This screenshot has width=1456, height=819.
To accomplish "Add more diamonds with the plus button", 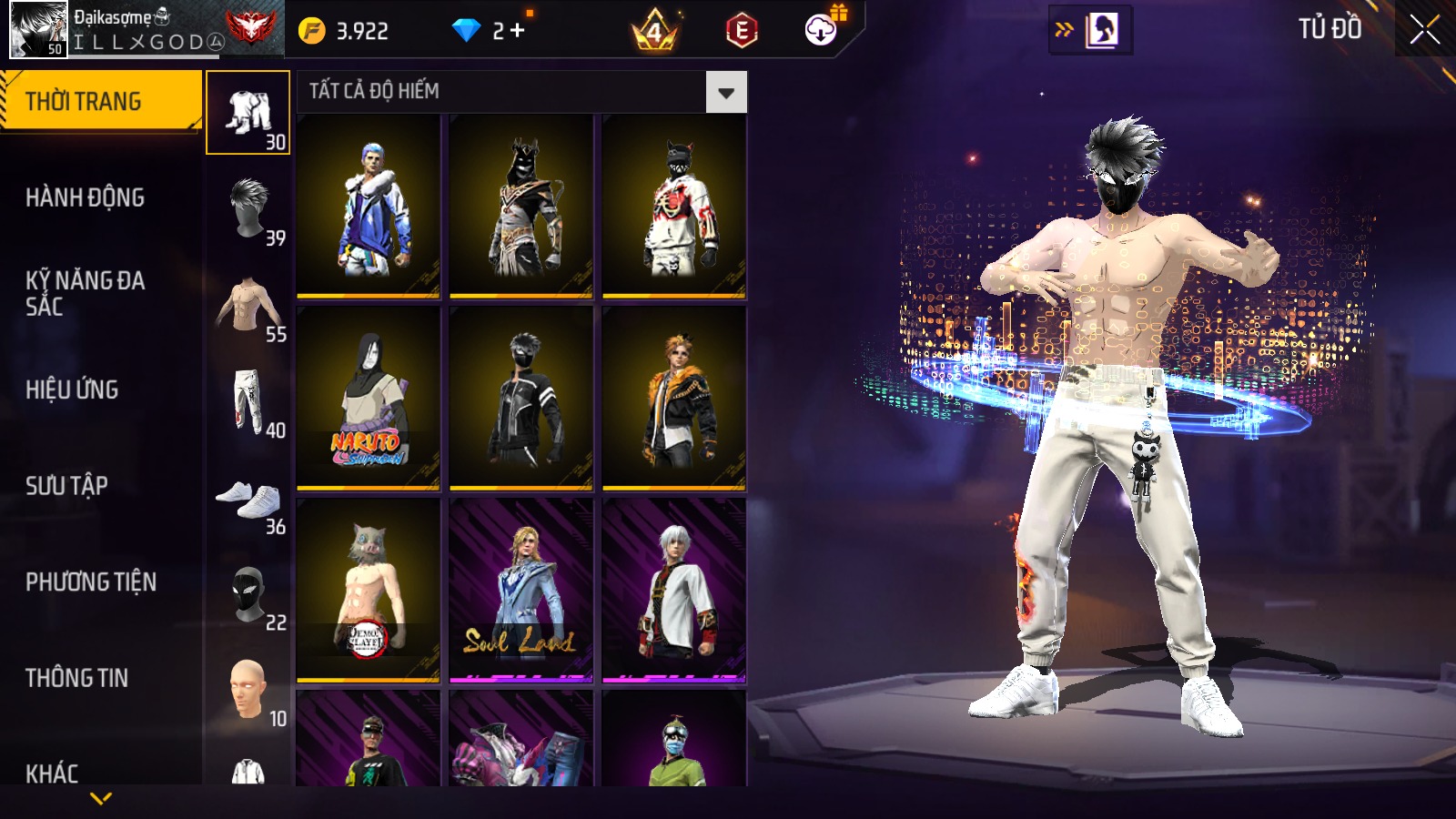I will point(518,31).
